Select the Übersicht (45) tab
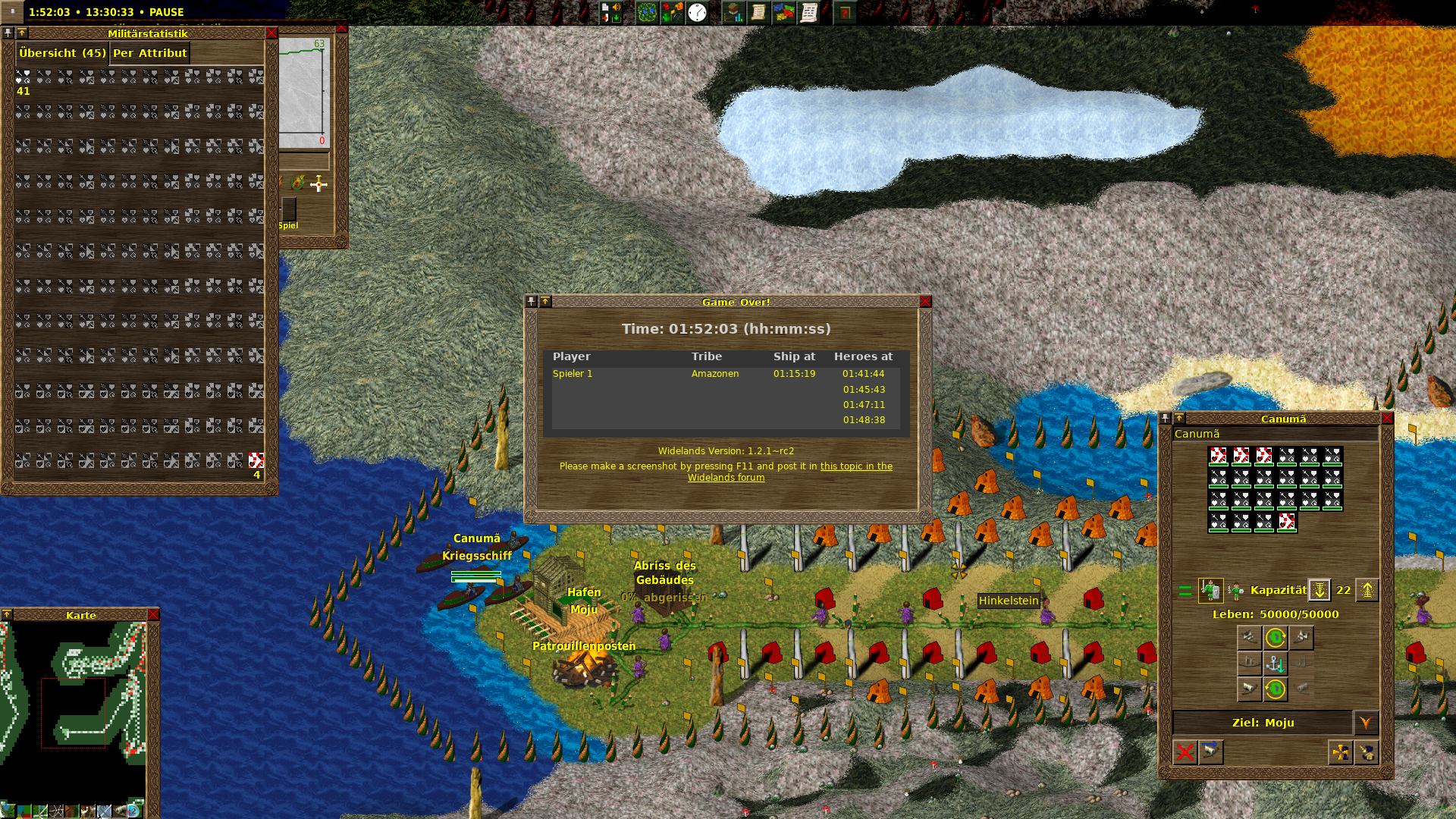Image resolution: width=1456 pixels, height=819 pixels. [x=62, y=53]
